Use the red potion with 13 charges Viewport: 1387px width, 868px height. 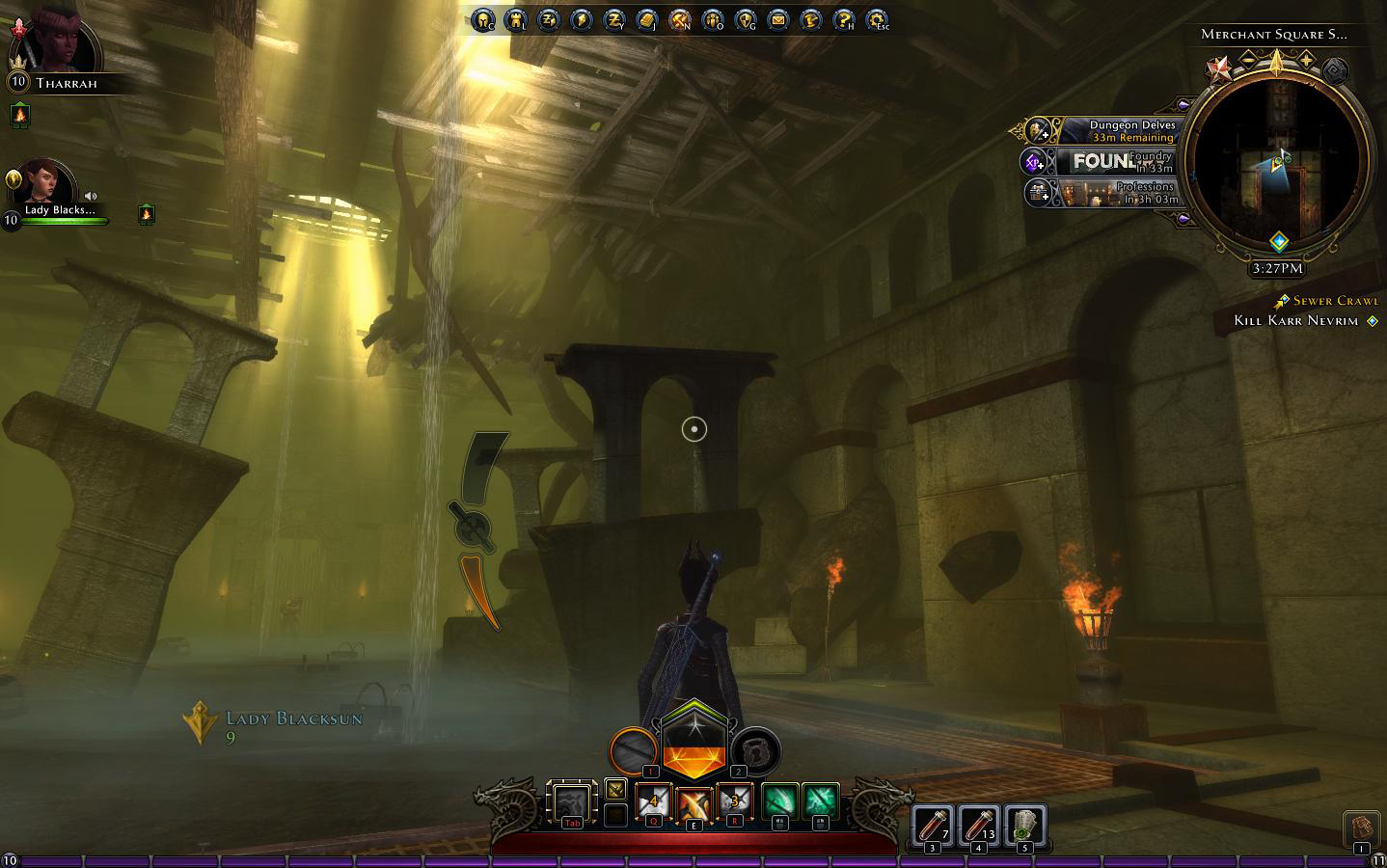(978, 826)
